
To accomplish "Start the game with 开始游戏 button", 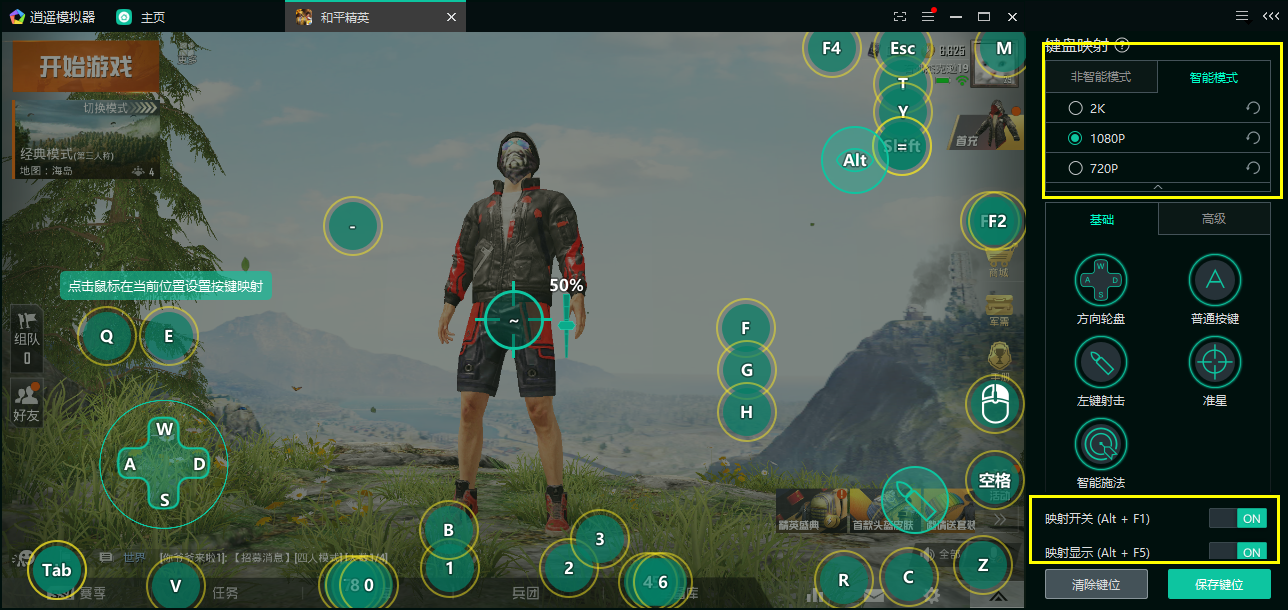I will [86, 66].
